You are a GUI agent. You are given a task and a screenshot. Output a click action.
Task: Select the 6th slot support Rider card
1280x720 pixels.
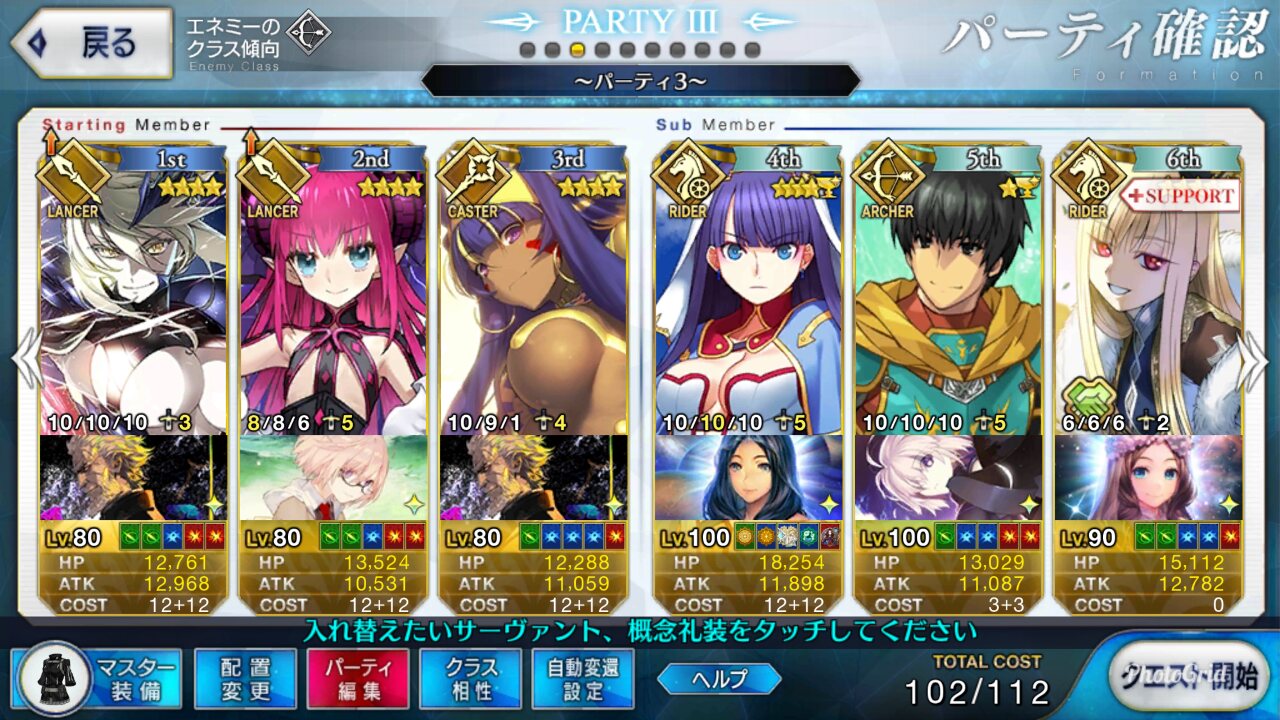[x=1148, y=300]
